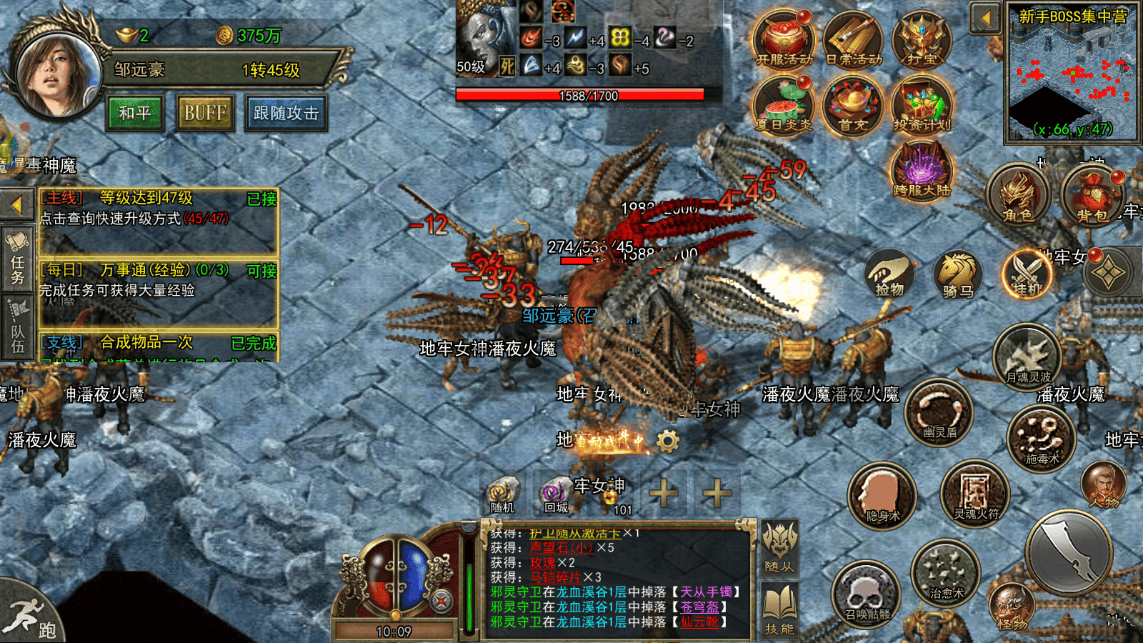Enter the 跨服大陆 cross-server portal
This screenshot has width=1143, height=643.
click(921, 168)
